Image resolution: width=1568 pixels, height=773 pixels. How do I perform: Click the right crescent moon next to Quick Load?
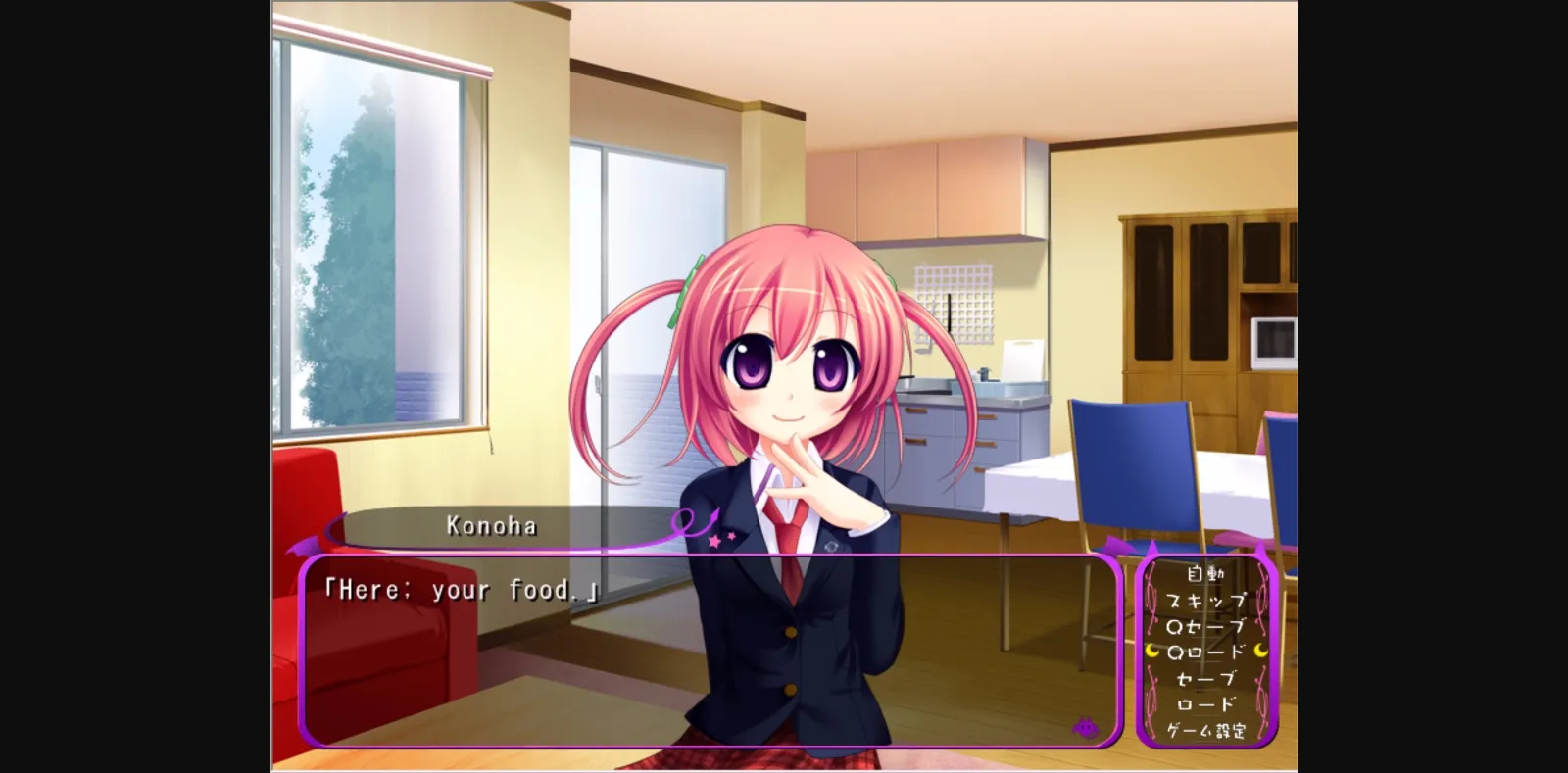[1260, 652]
